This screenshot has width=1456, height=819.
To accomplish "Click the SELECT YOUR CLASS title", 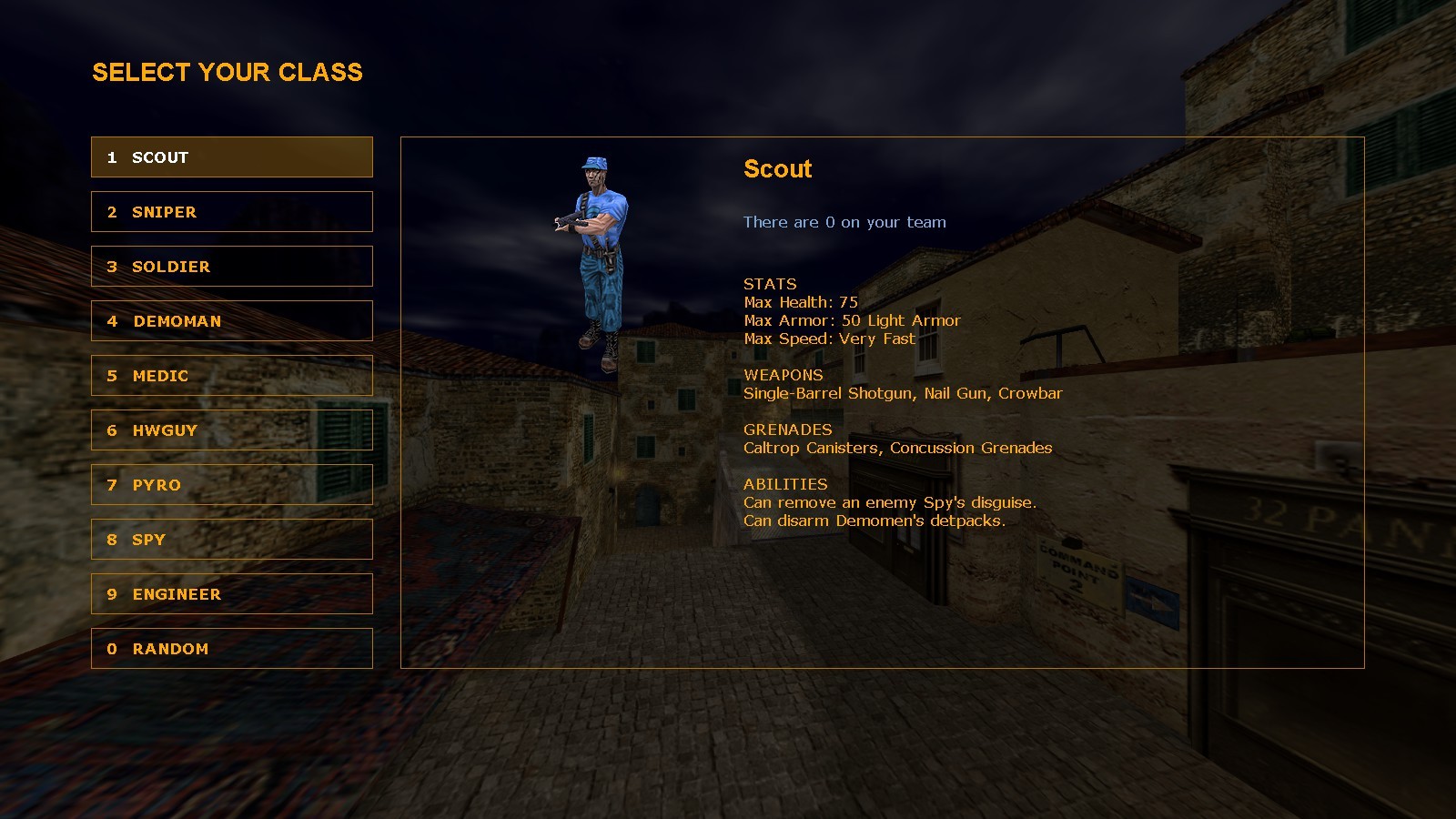I will [x=227, y=73].
